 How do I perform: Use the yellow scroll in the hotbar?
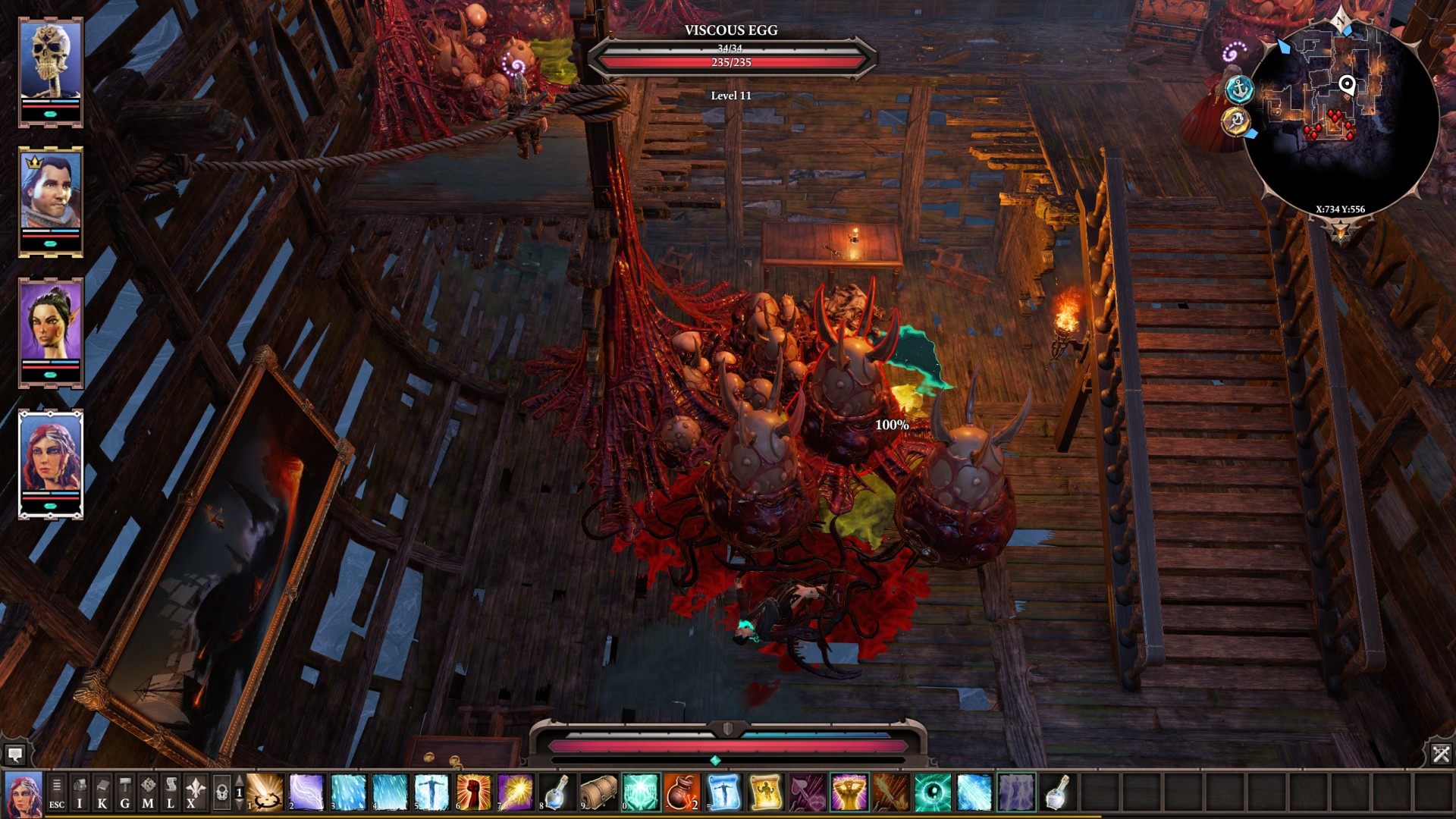coord(765,792)
